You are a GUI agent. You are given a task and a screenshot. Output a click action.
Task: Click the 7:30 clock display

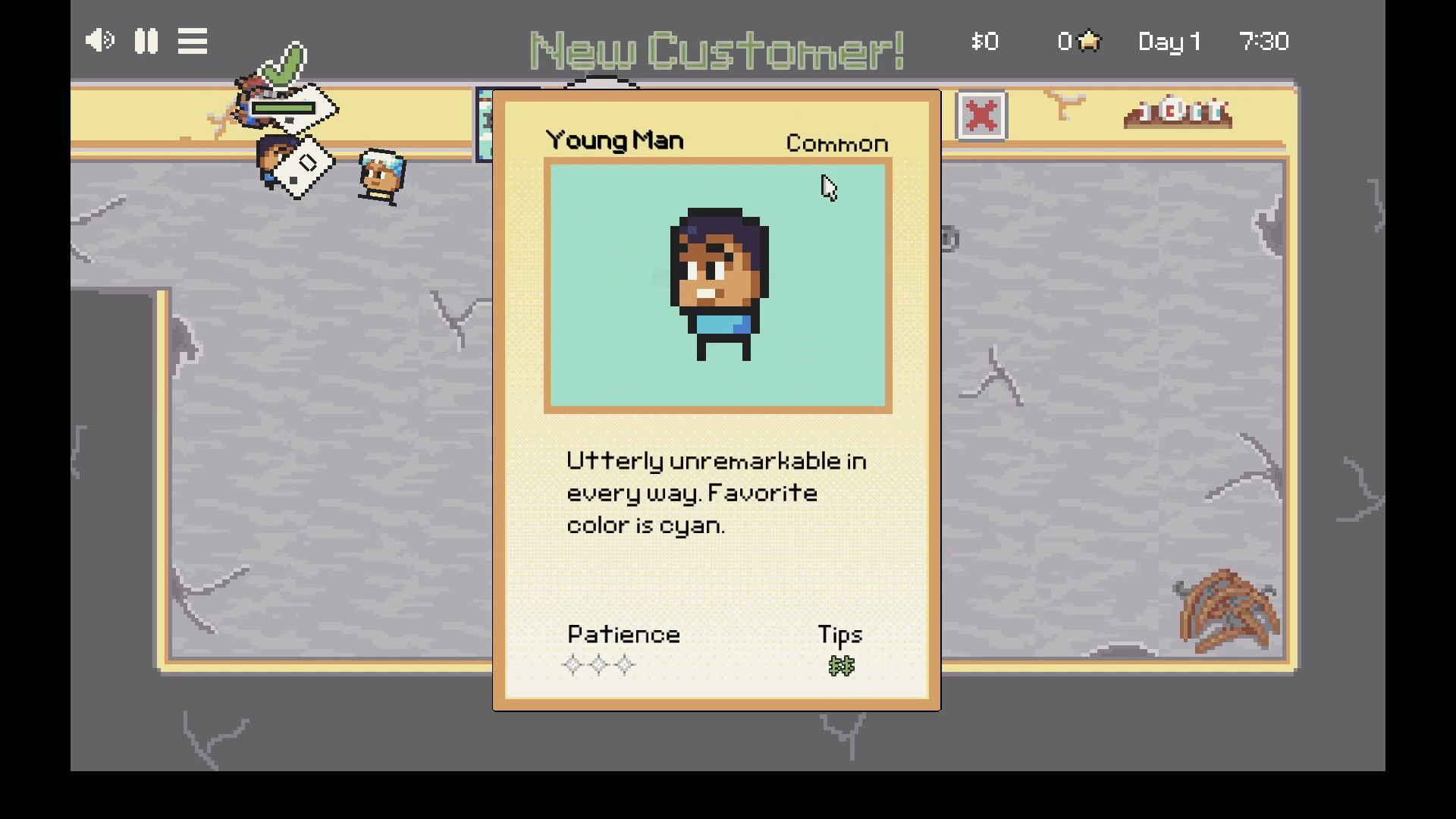[1265, 42]
